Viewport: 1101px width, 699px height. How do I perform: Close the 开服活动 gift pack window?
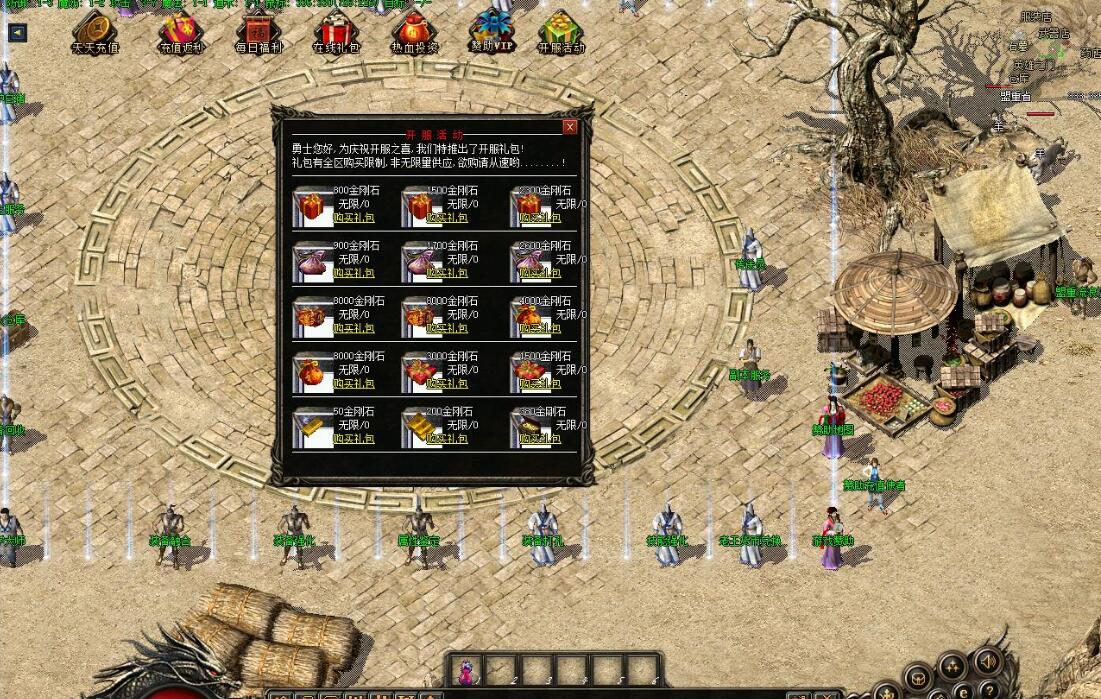(570, 127)
